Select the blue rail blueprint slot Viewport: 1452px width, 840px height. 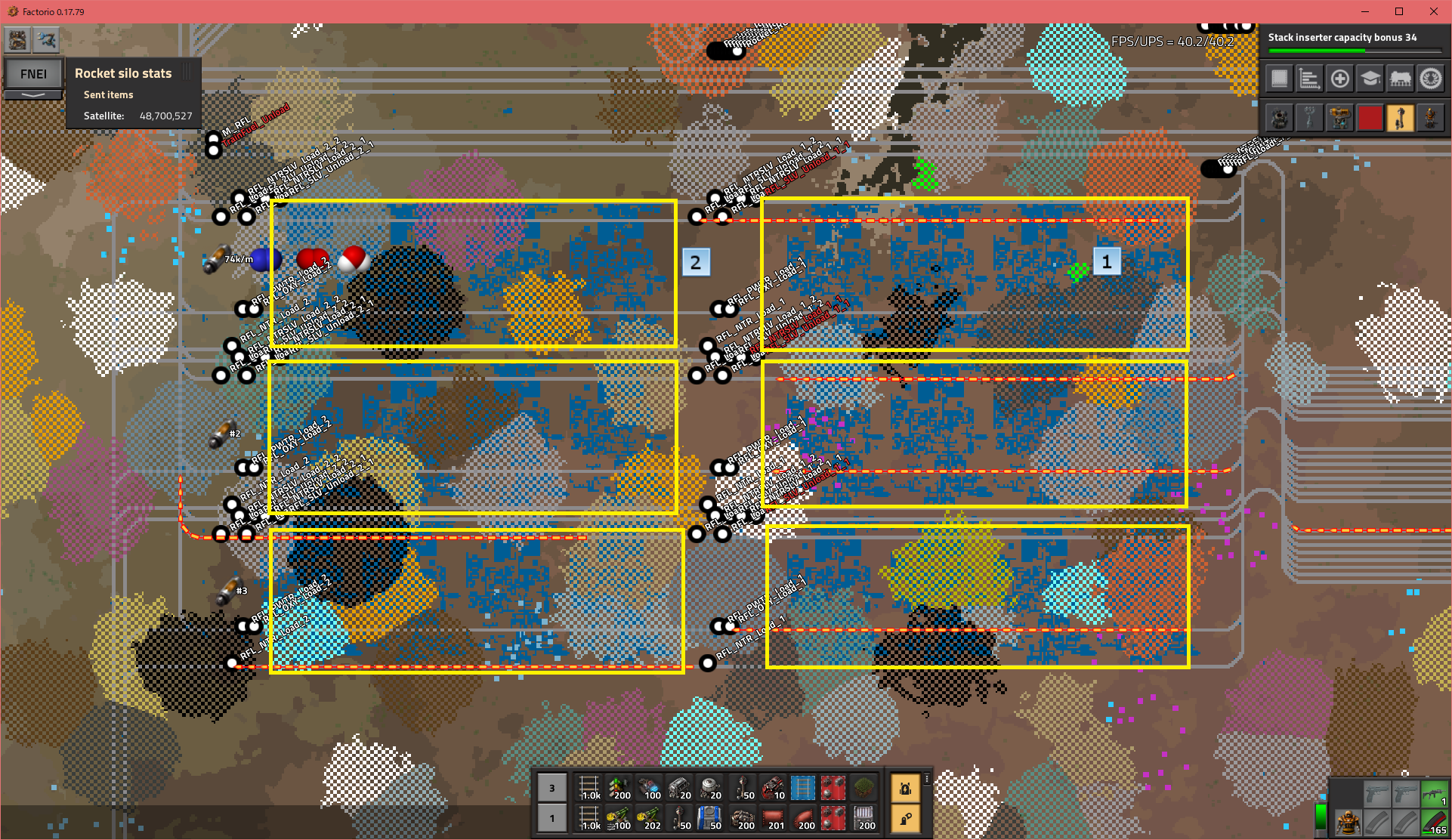click(803, 788)
